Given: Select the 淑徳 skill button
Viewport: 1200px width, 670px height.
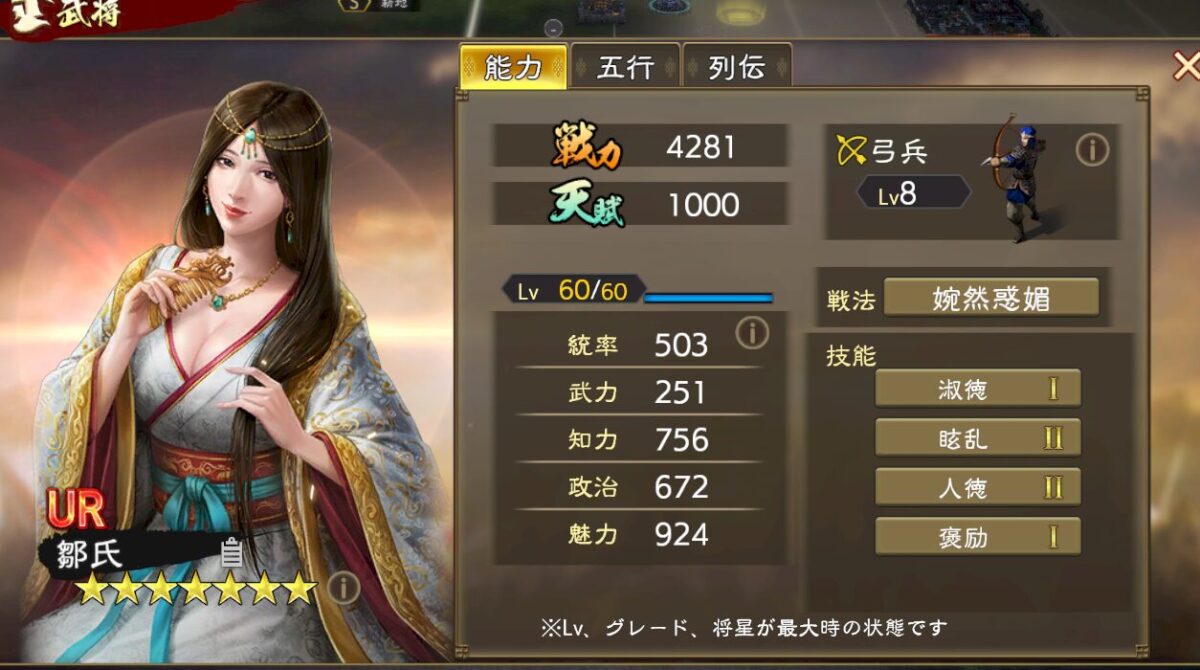Looking at the screenshot, I should (x=977, y=388).
